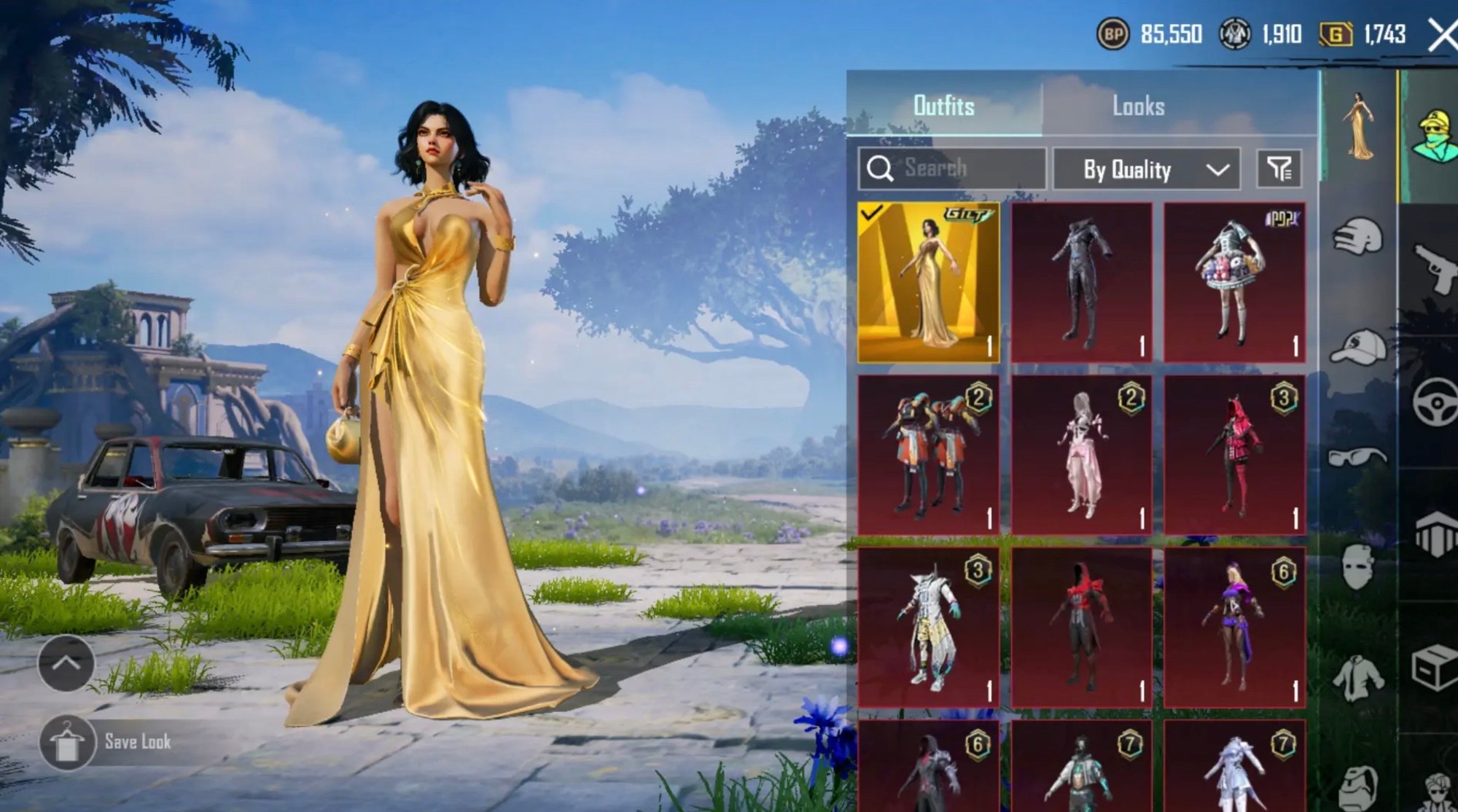Select the shirt clothing category
Image resolution: width=1458 pixels, height=812 pixels.
(x=1357, y=678)
